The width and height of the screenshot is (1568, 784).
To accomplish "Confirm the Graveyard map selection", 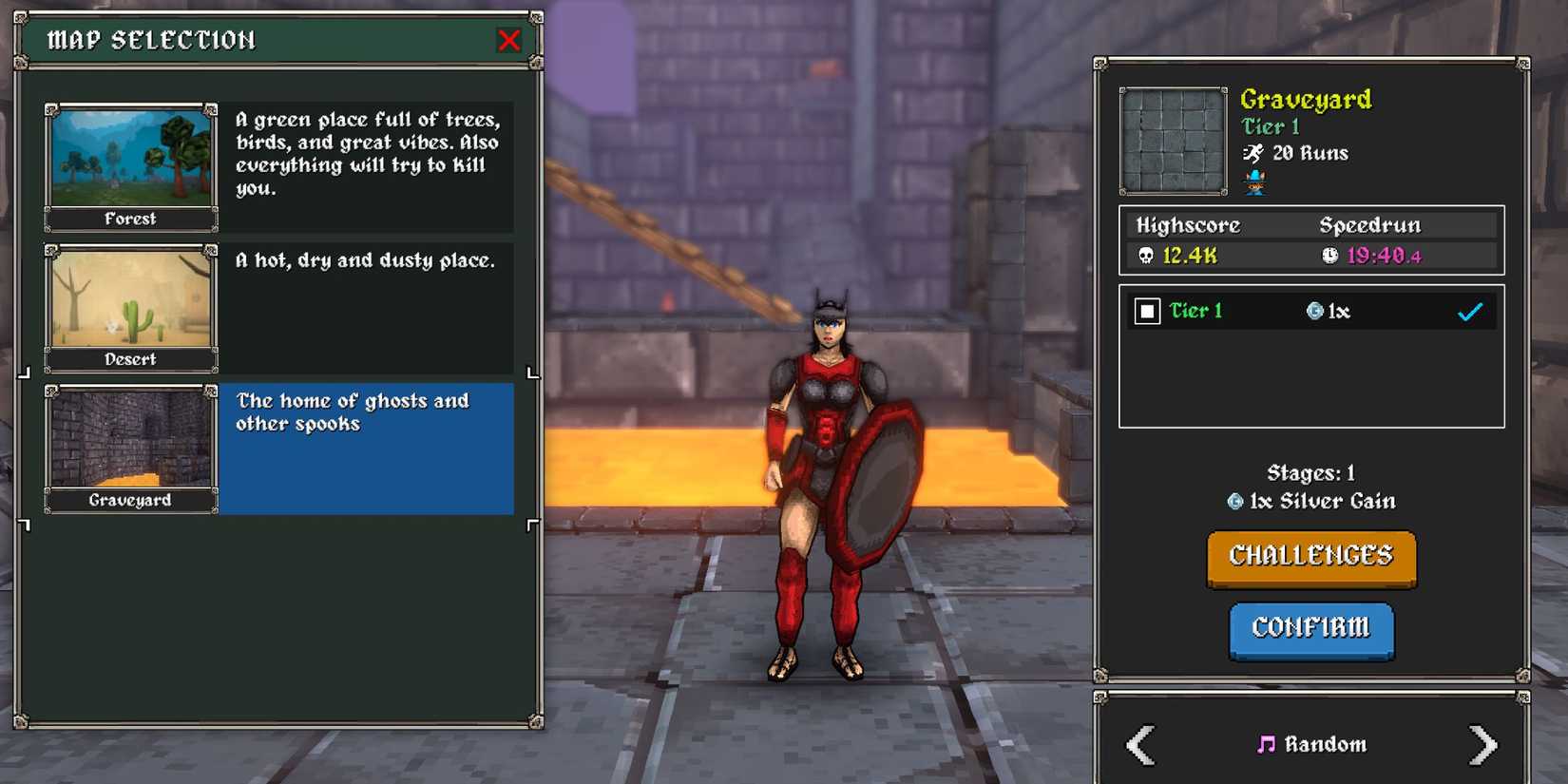I will 1311,630.
